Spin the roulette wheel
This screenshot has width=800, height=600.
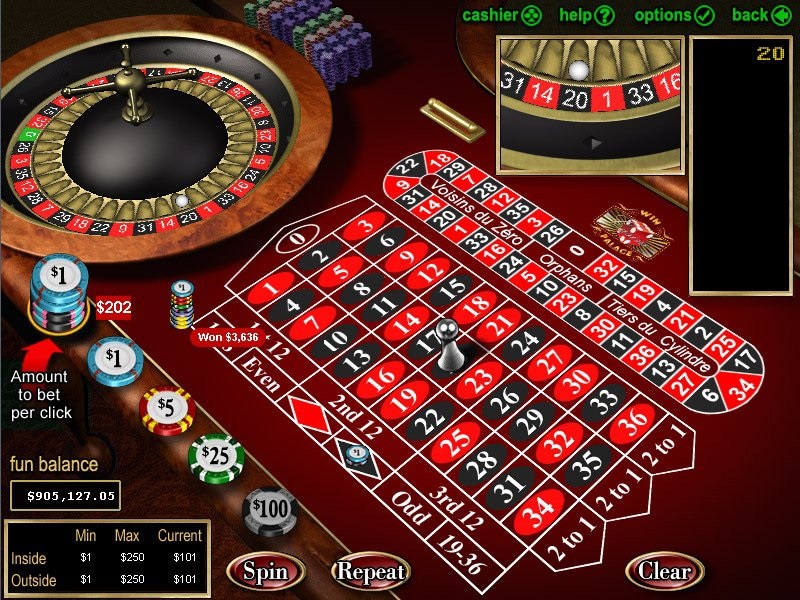point(266,572)
